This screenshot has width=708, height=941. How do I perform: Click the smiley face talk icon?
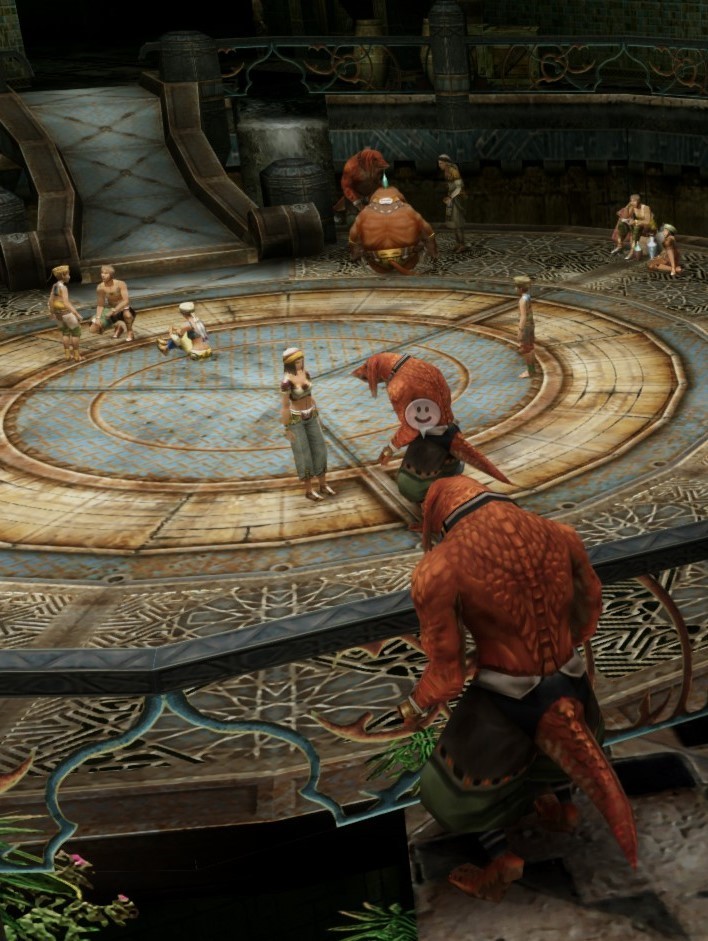pyautogui.click(x=422, y=413)
